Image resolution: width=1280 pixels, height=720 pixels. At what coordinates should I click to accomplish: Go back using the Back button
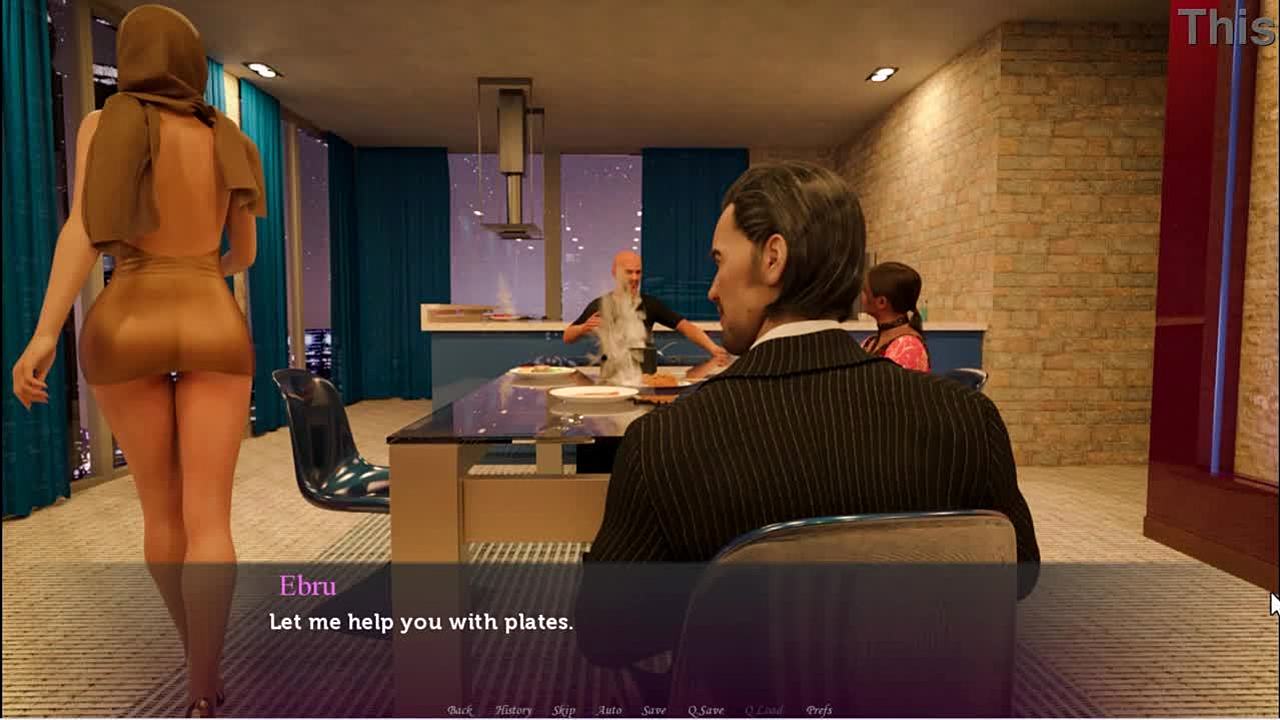pyautogui.click(x=460, y=710)
